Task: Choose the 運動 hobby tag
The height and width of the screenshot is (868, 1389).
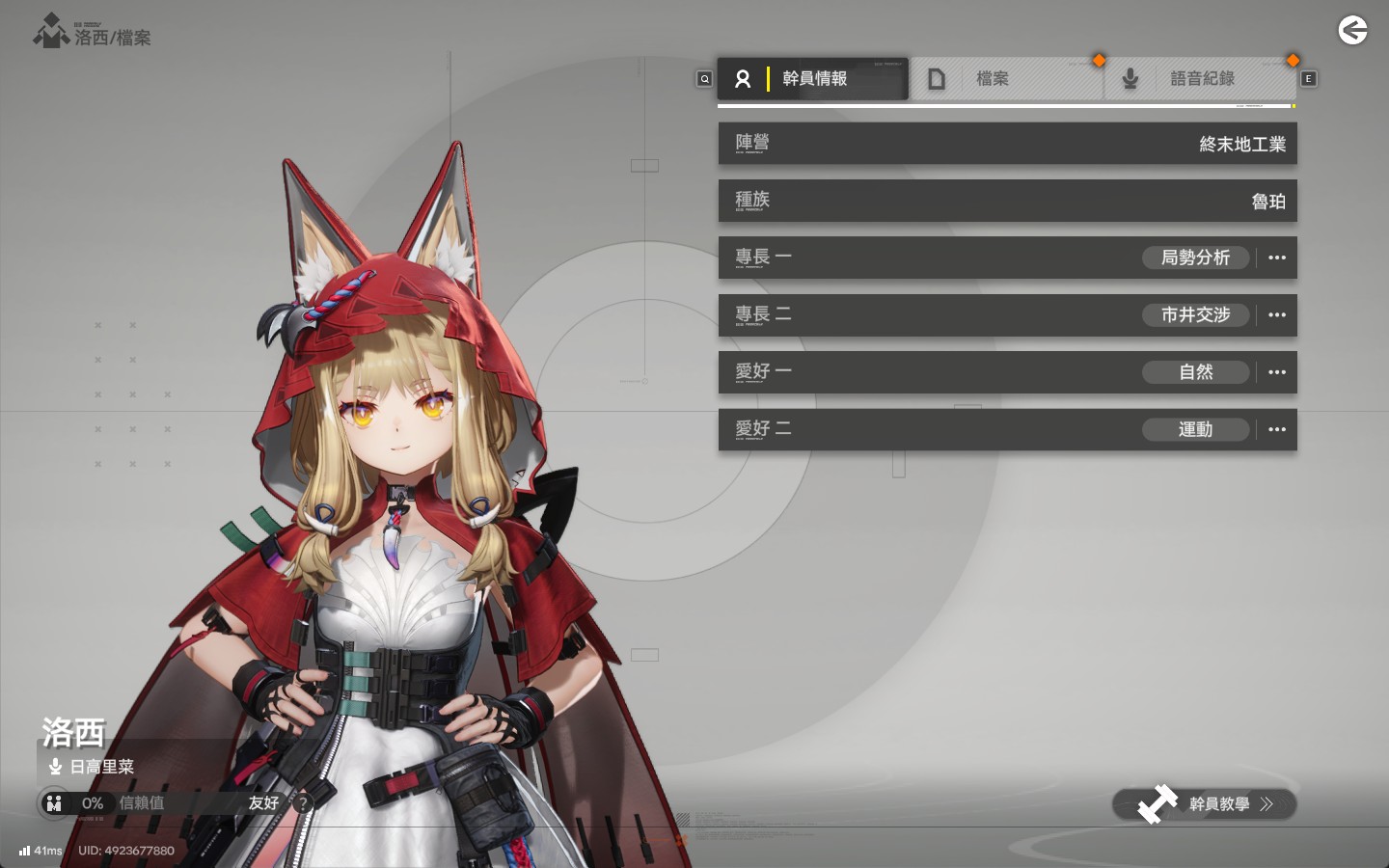Action: point(1195,429)
